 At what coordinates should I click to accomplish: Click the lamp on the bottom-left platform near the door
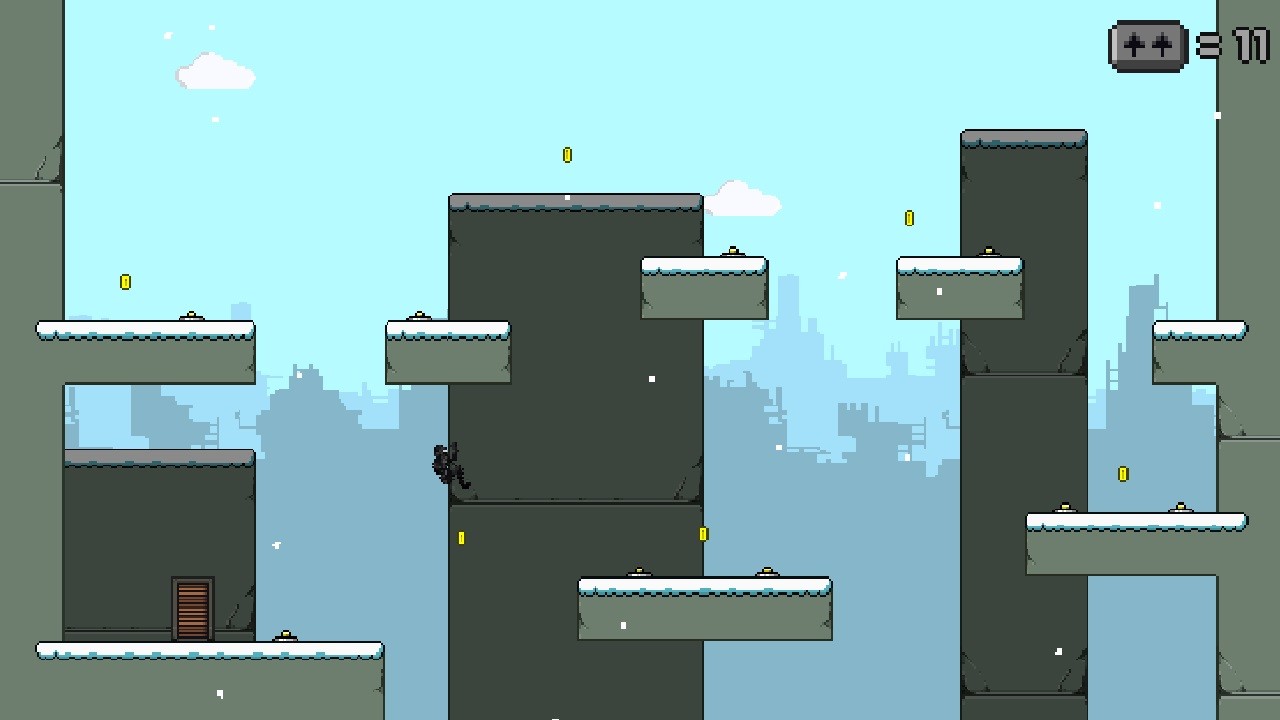(287, 634)
